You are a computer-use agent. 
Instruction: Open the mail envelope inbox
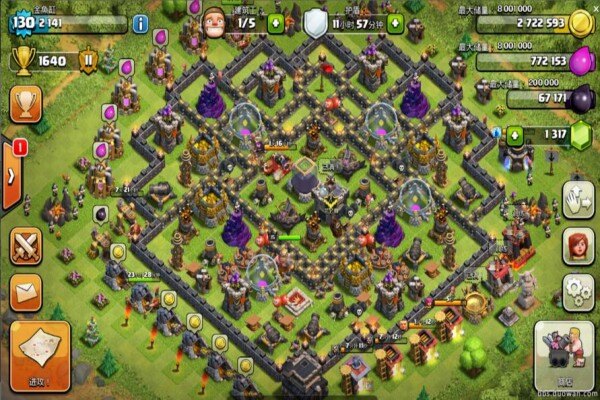click(x=25, y=292)
